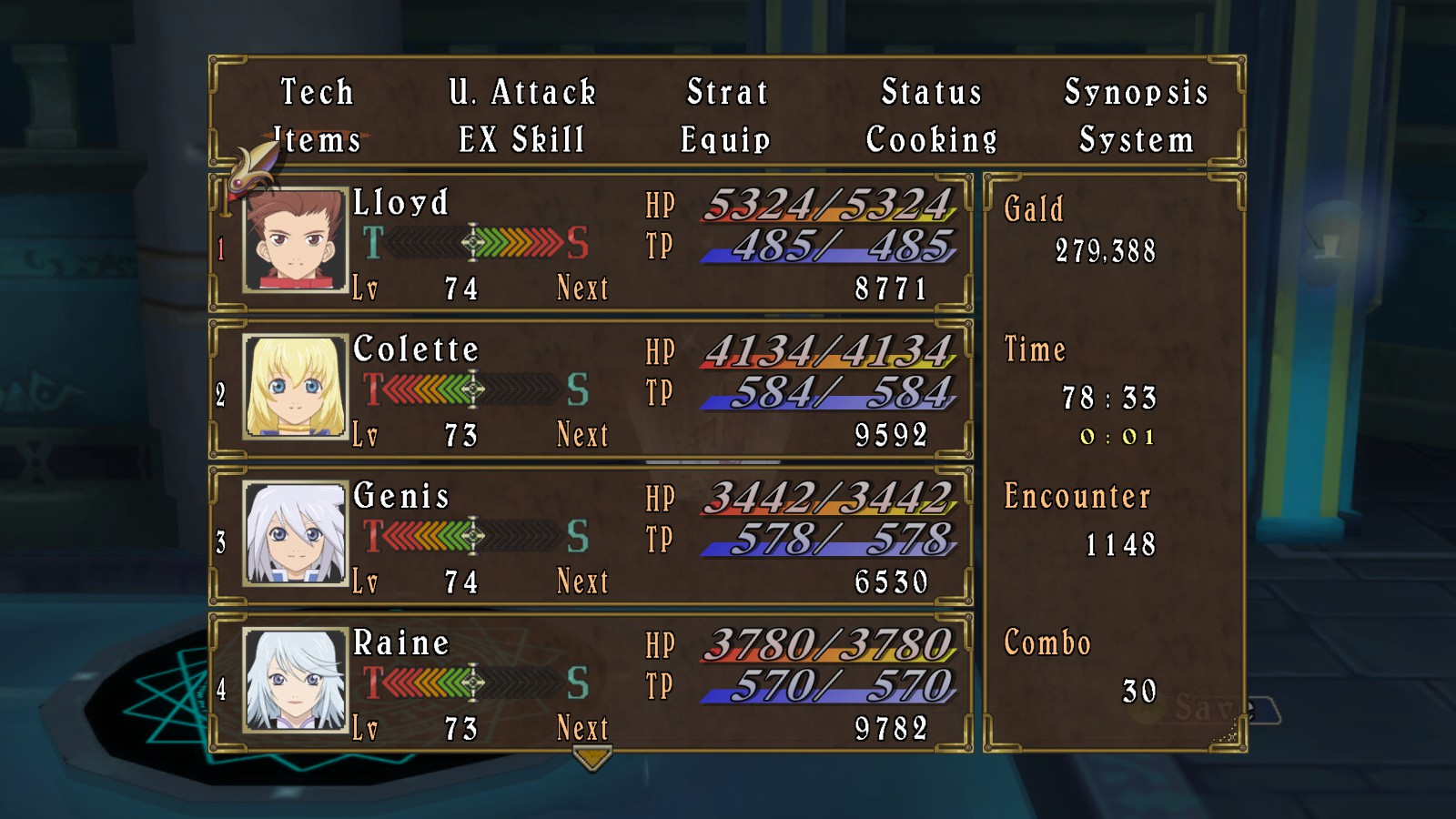Show the Status screen
Image resolution: width=1456 pixels, height=819 pixels.
click(x=932, y=92)
